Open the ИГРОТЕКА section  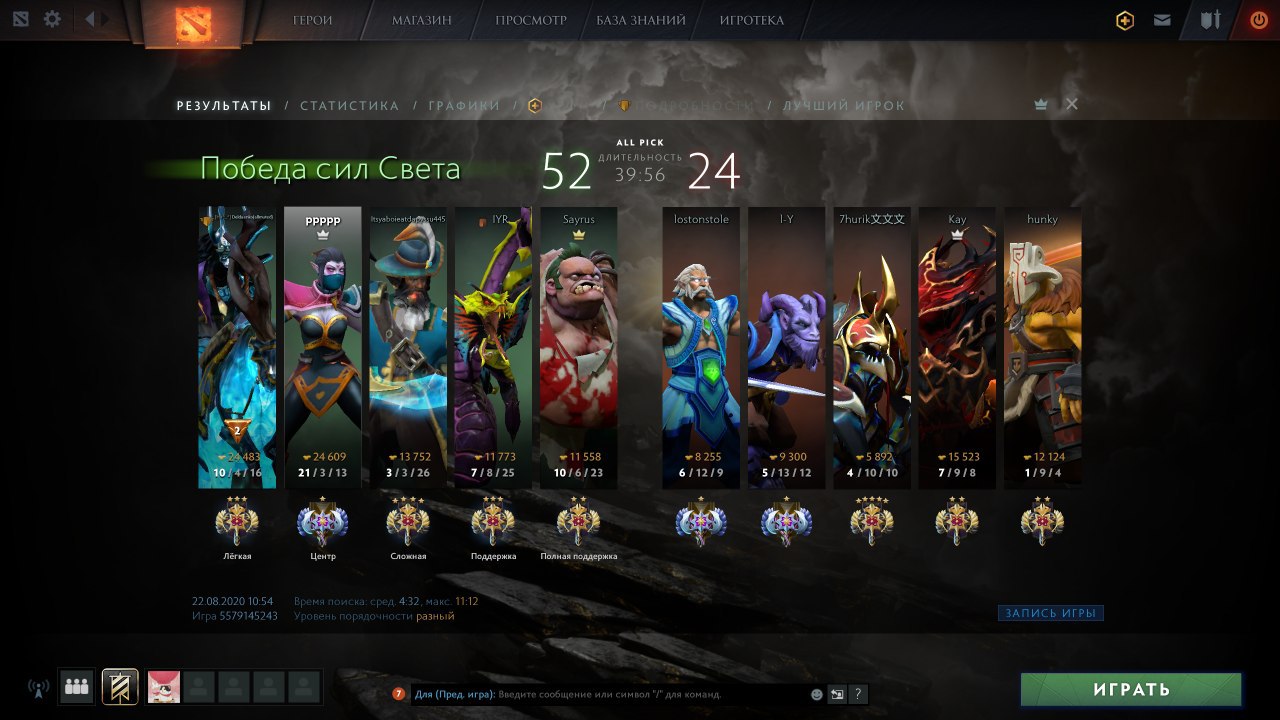tap(751, 20)
